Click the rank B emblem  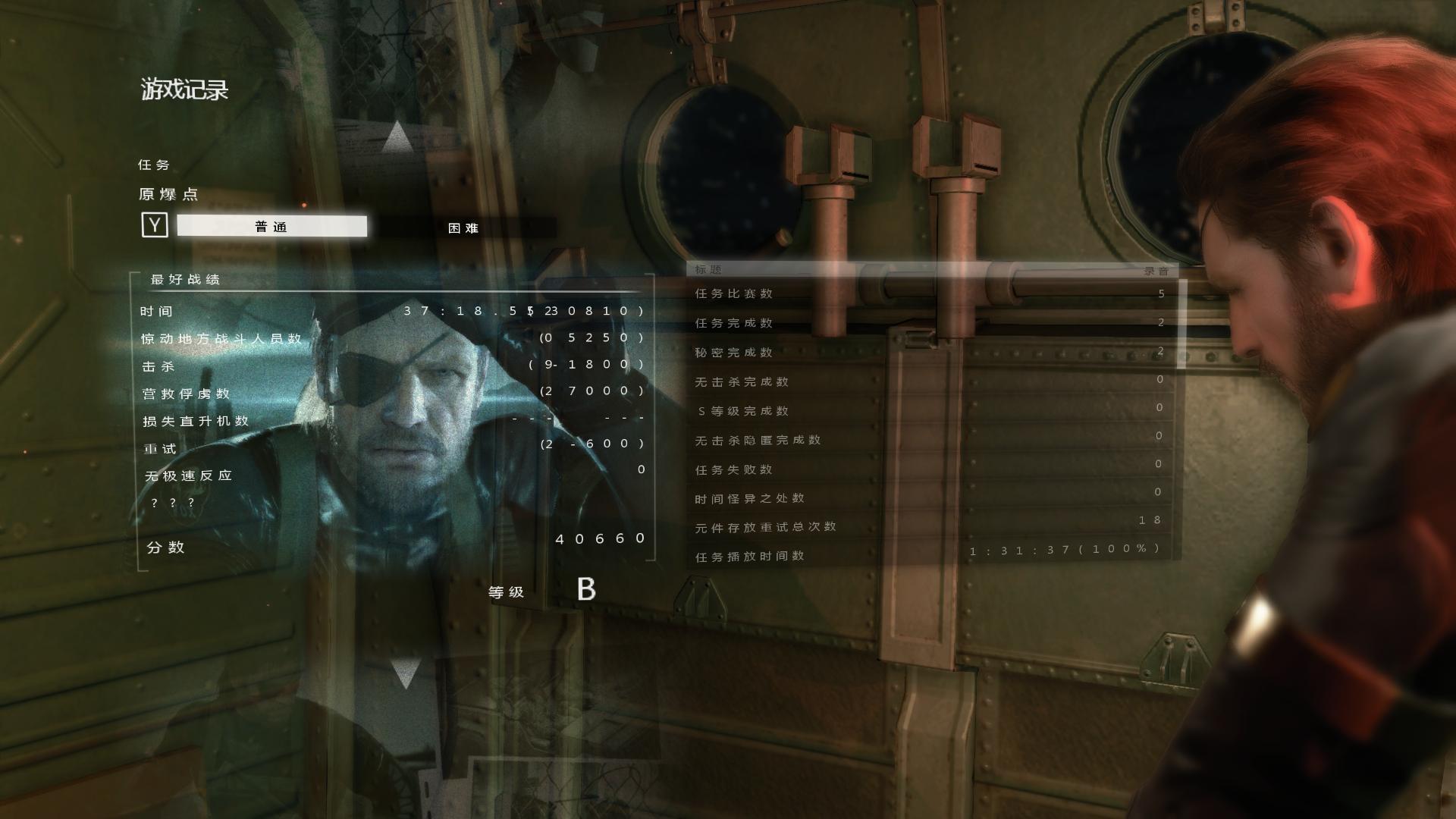pos(588,588)
